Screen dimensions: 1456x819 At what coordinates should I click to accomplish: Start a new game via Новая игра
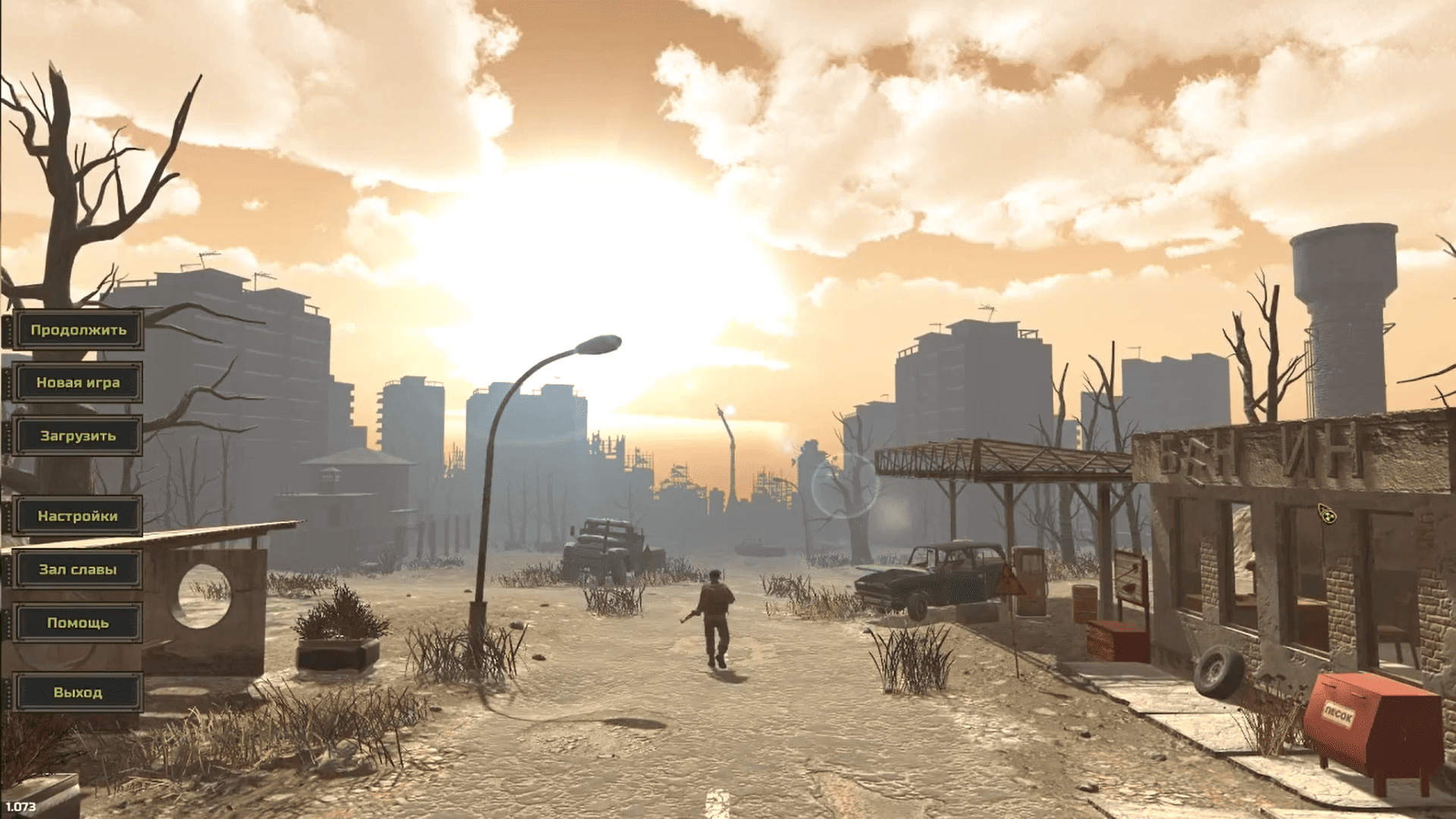pyautogui.click(x=78, y=383)
